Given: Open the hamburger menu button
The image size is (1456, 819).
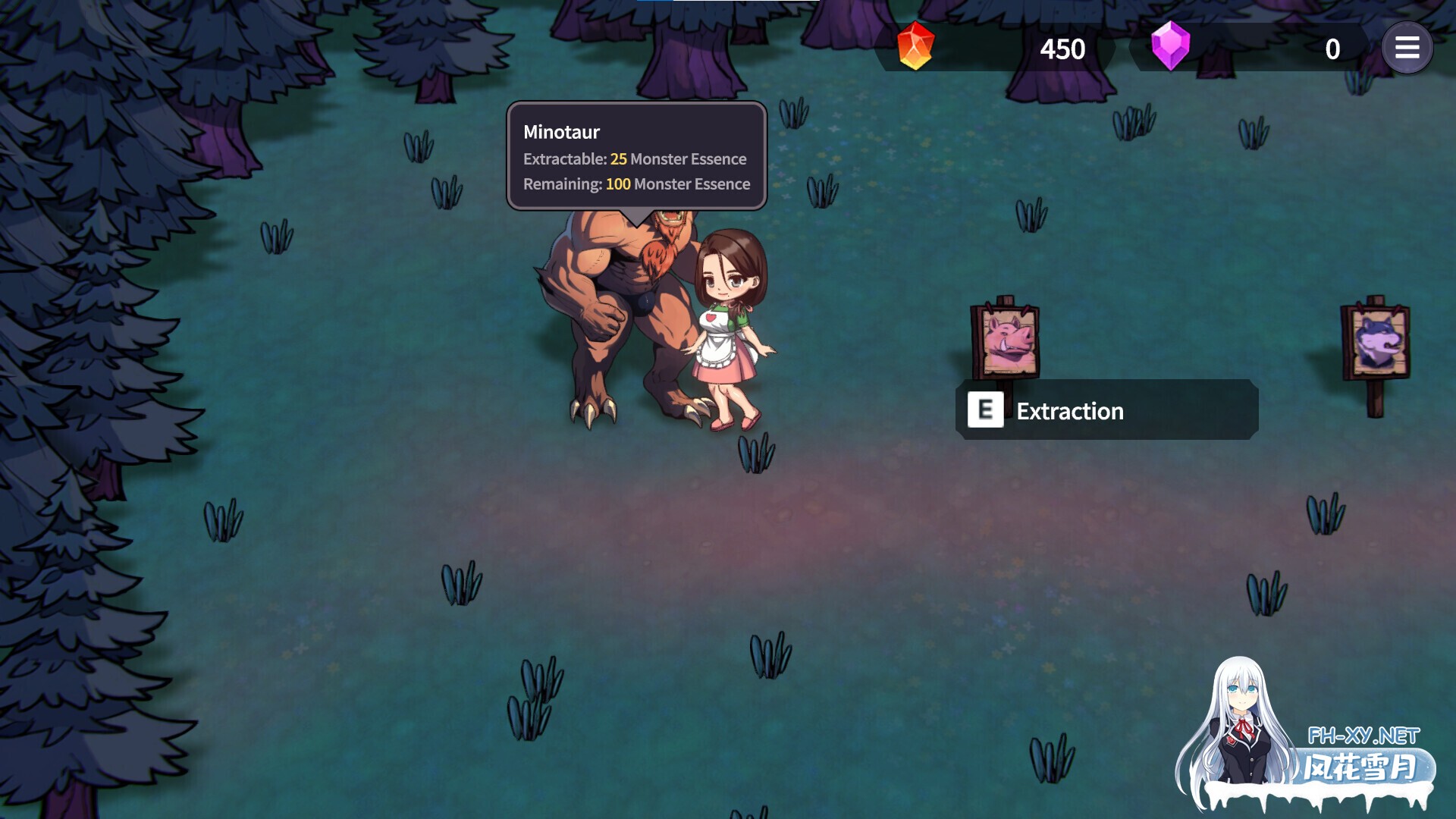Looking at the screenshot, I should tap(1407, 49).
